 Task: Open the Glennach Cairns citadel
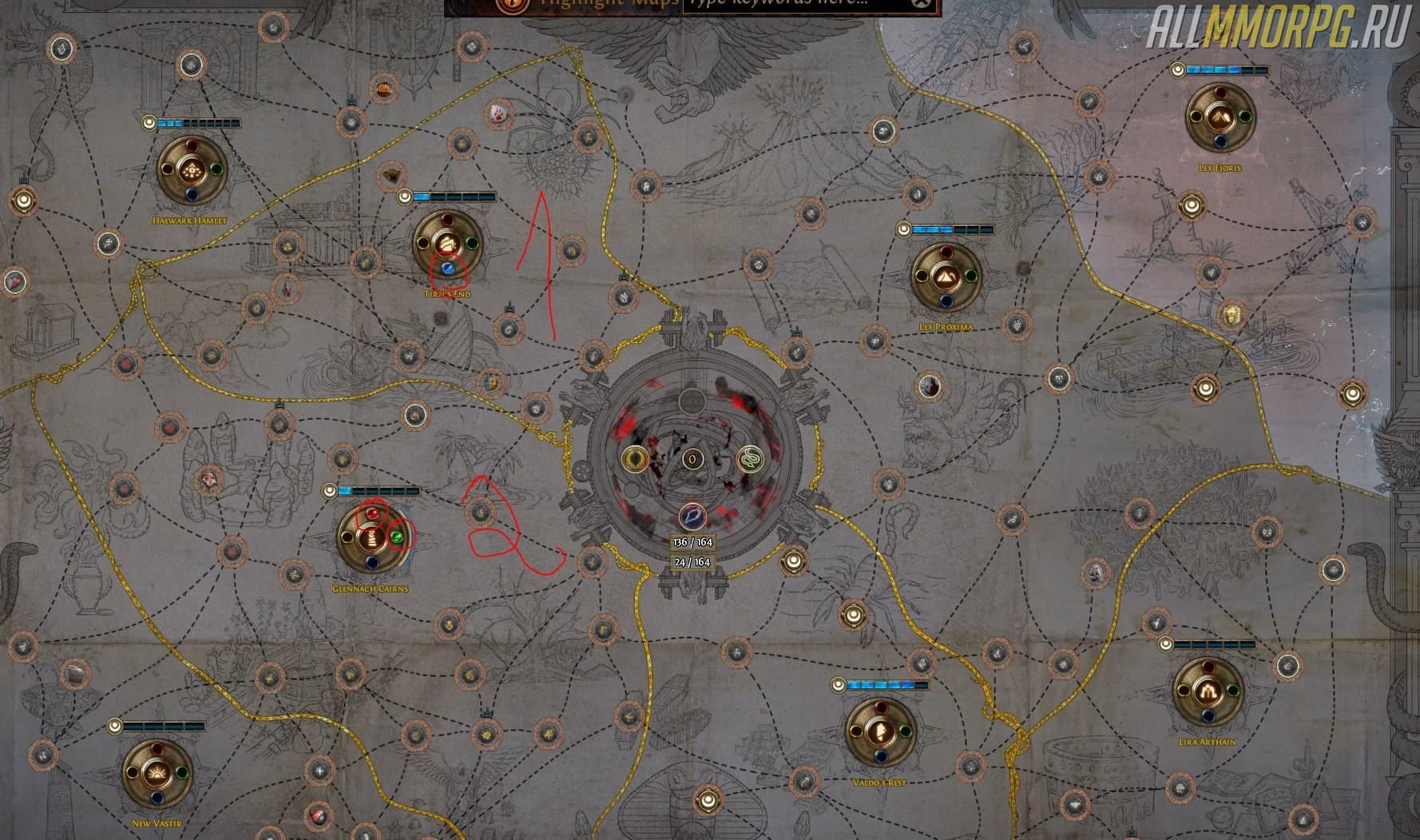point(371,537)
